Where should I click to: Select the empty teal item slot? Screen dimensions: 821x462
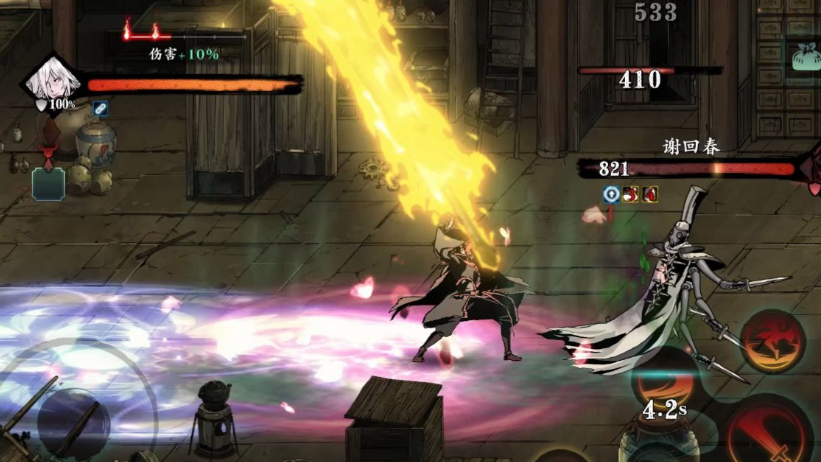coord(48,184)
